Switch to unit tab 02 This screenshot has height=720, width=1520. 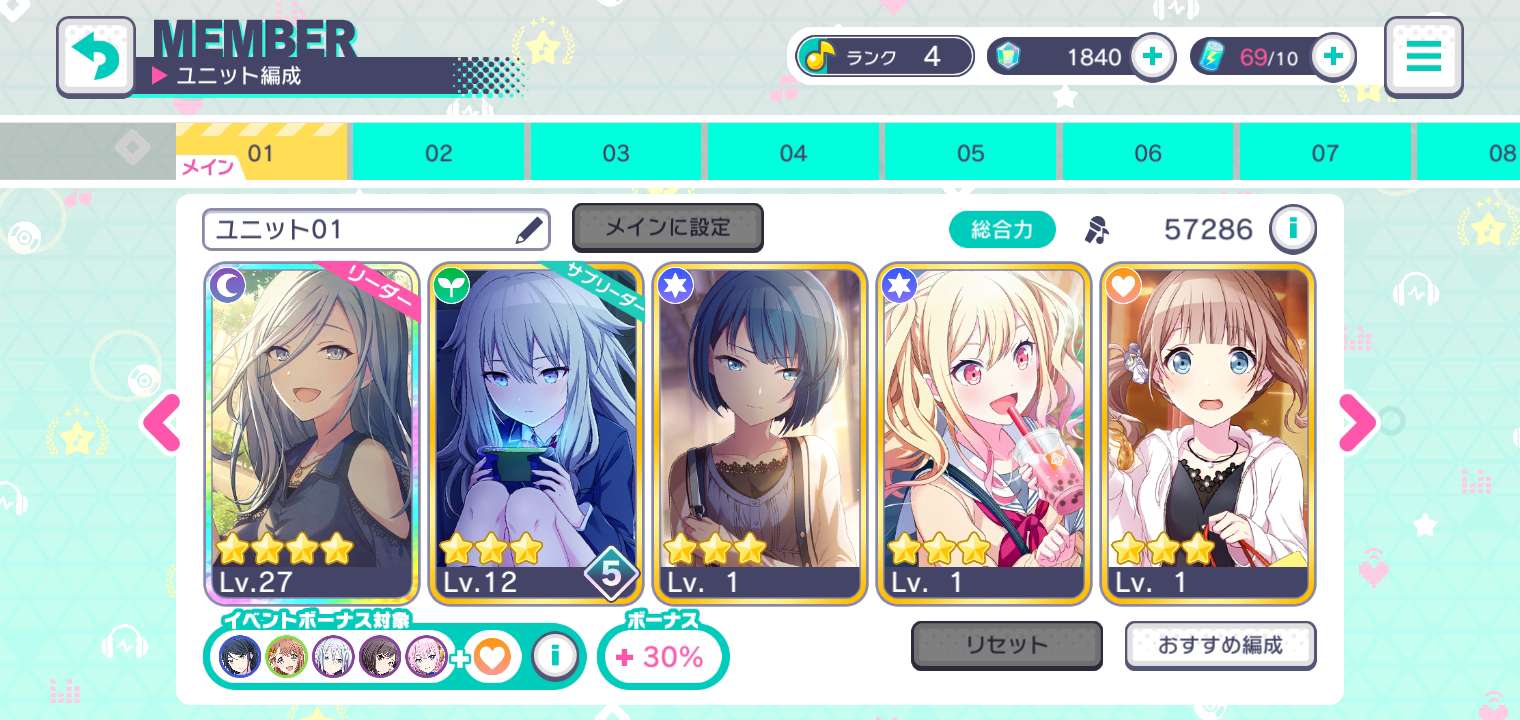pos(438,153)
